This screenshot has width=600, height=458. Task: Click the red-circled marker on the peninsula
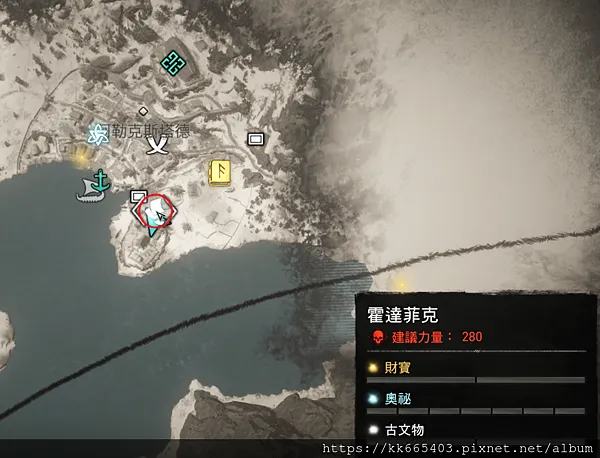(156, 212)
